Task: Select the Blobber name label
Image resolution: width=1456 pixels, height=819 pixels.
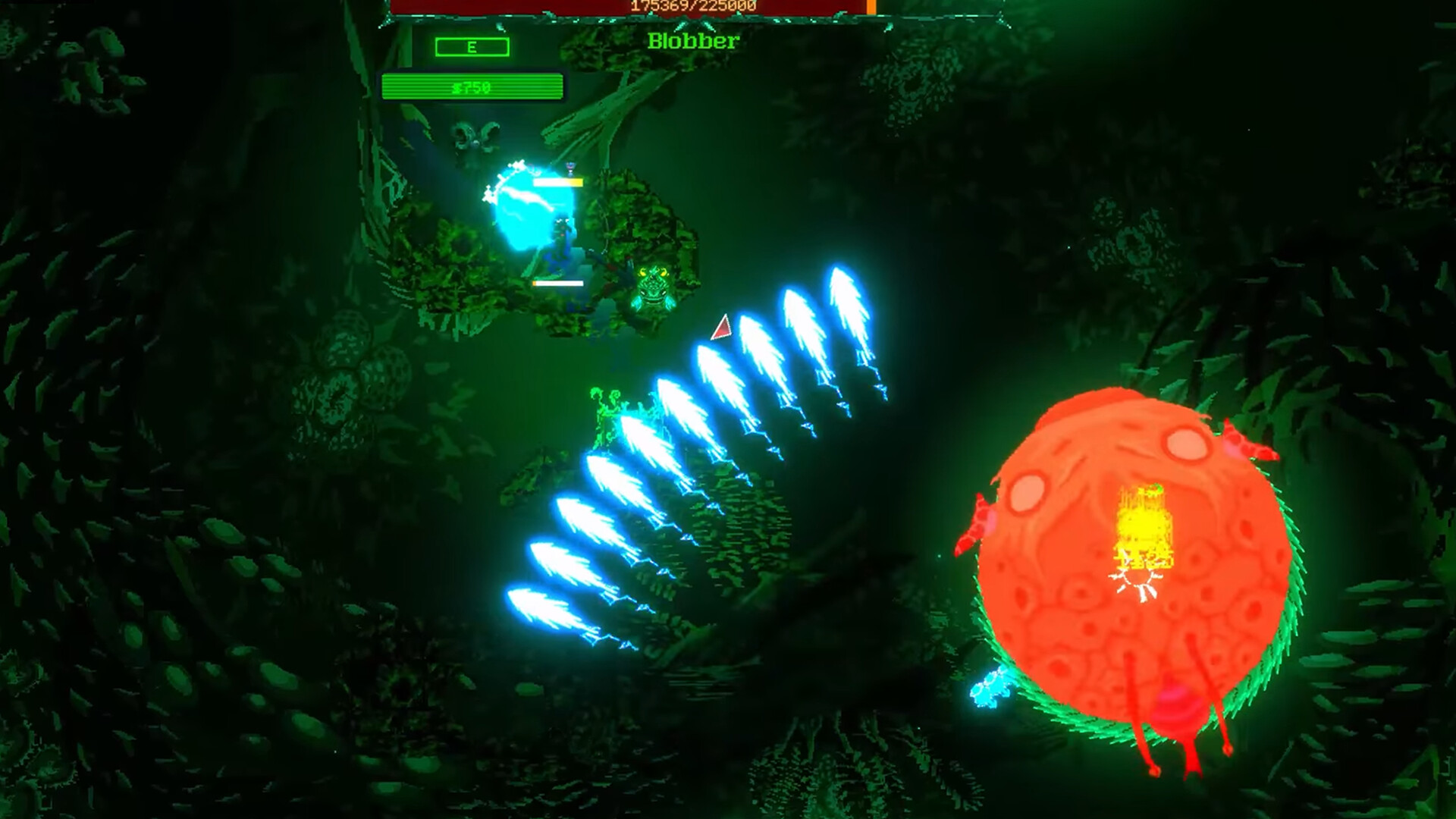Action: pyautogui.click(x=692, y=42)
